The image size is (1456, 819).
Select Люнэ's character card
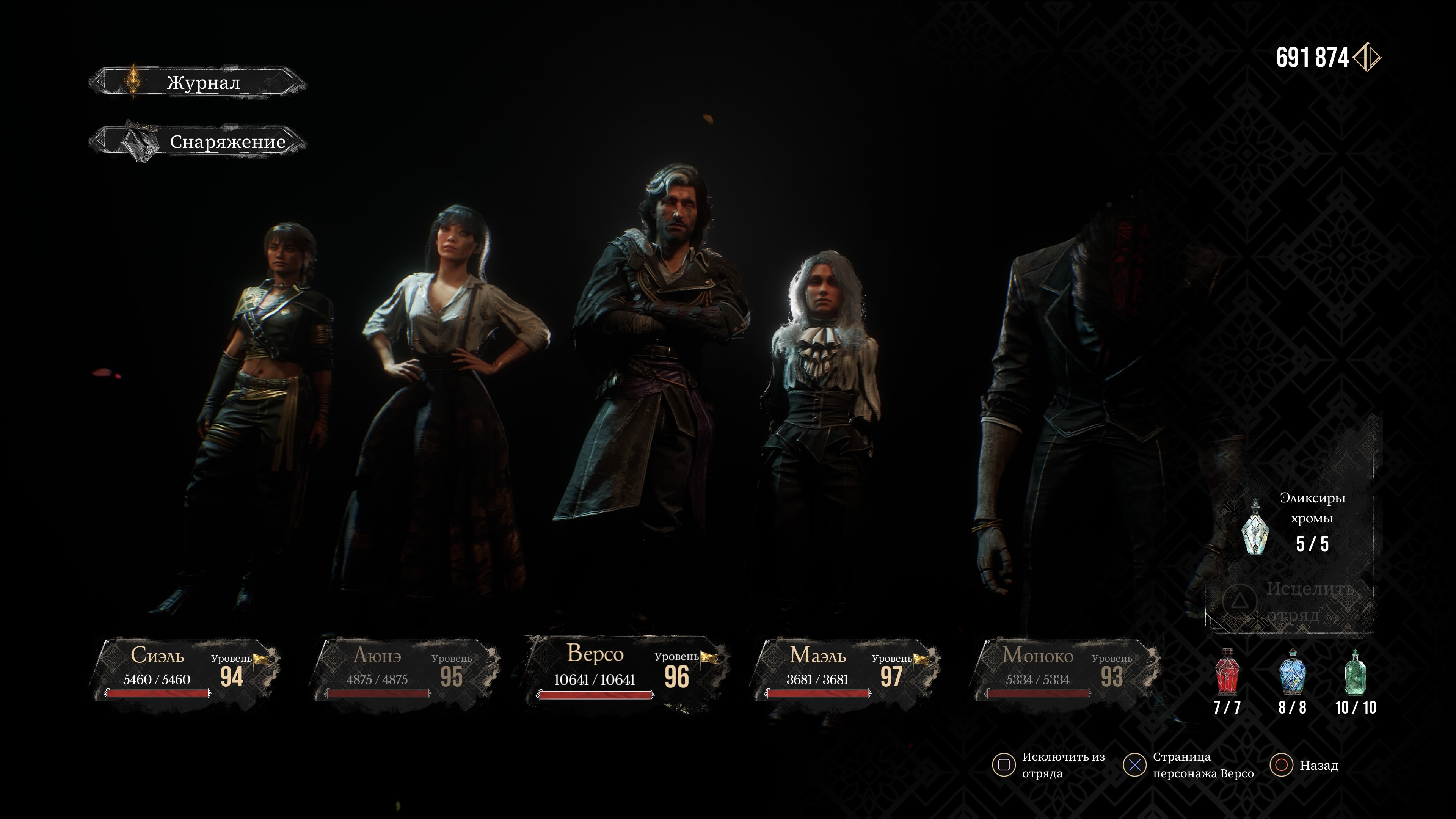click(406, 670)
